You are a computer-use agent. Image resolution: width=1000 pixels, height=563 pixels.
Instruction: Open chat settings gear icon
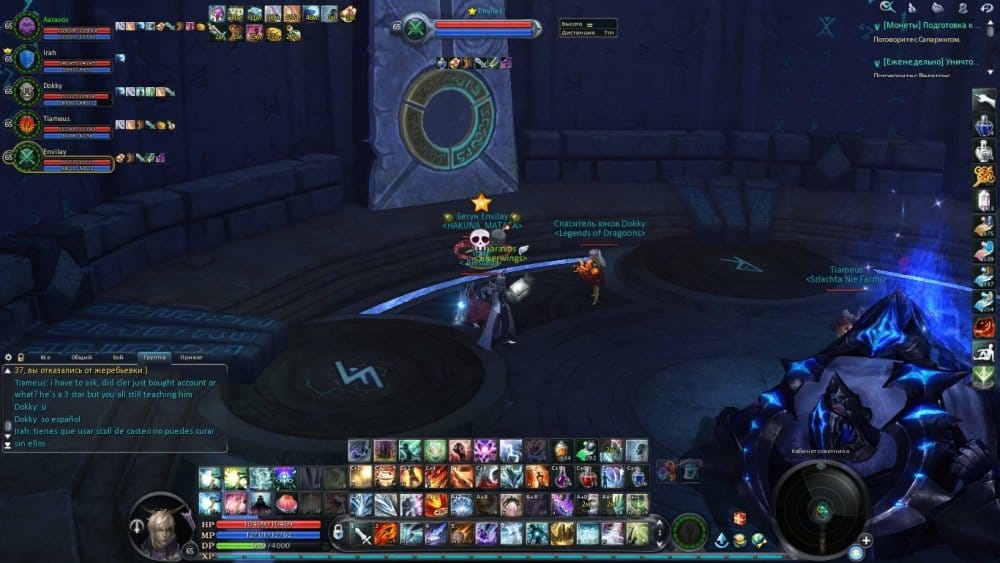[7, 356]
